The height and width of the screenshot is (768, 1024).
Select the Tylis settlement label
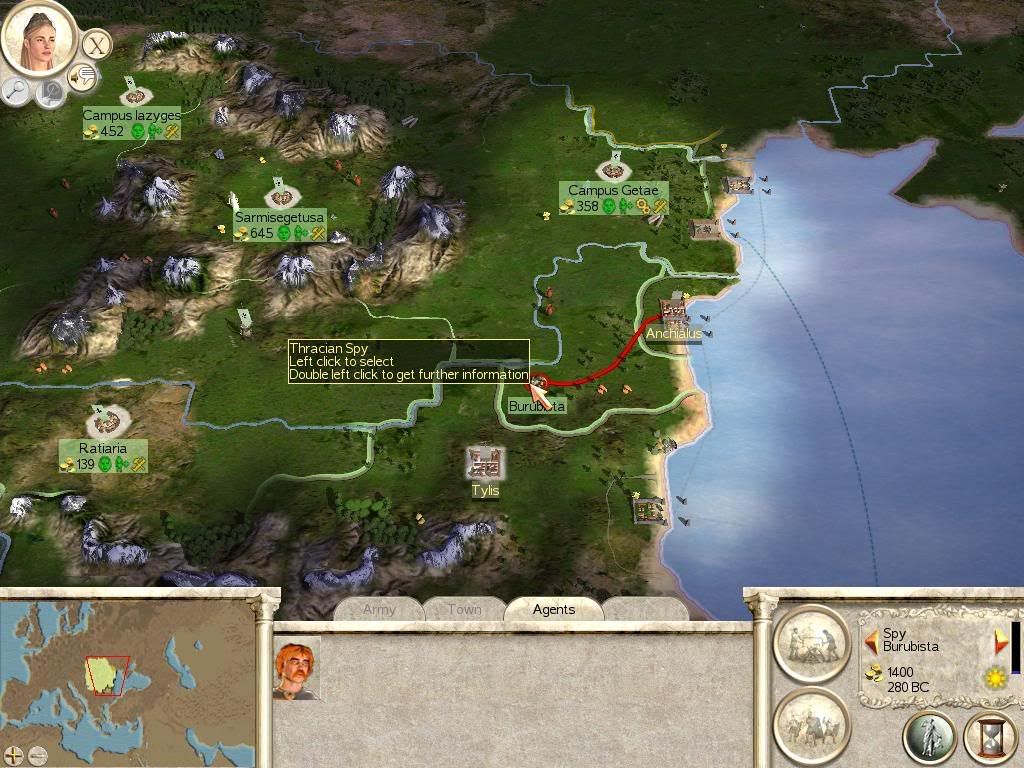486,491
